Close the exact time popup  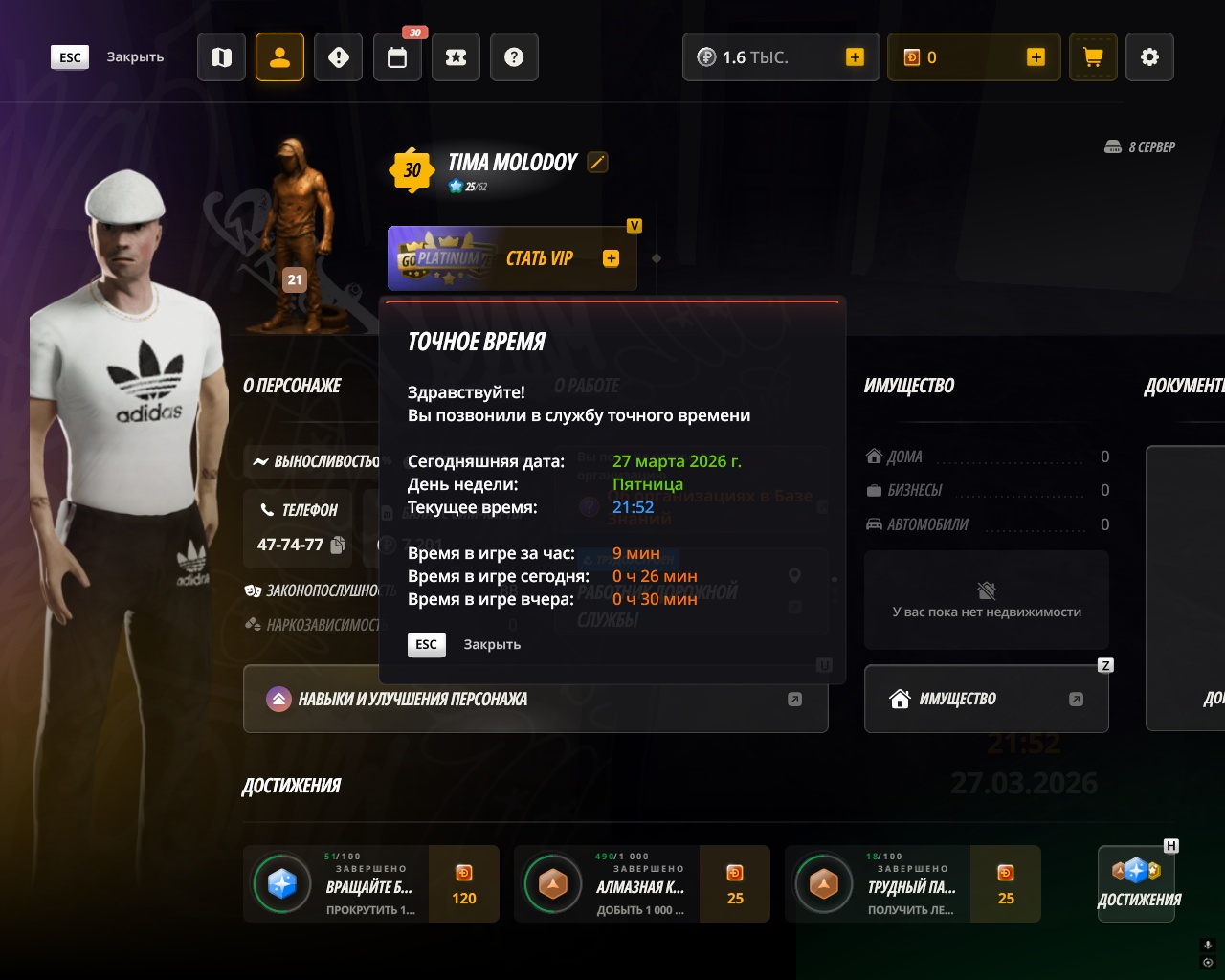[427, 644]
